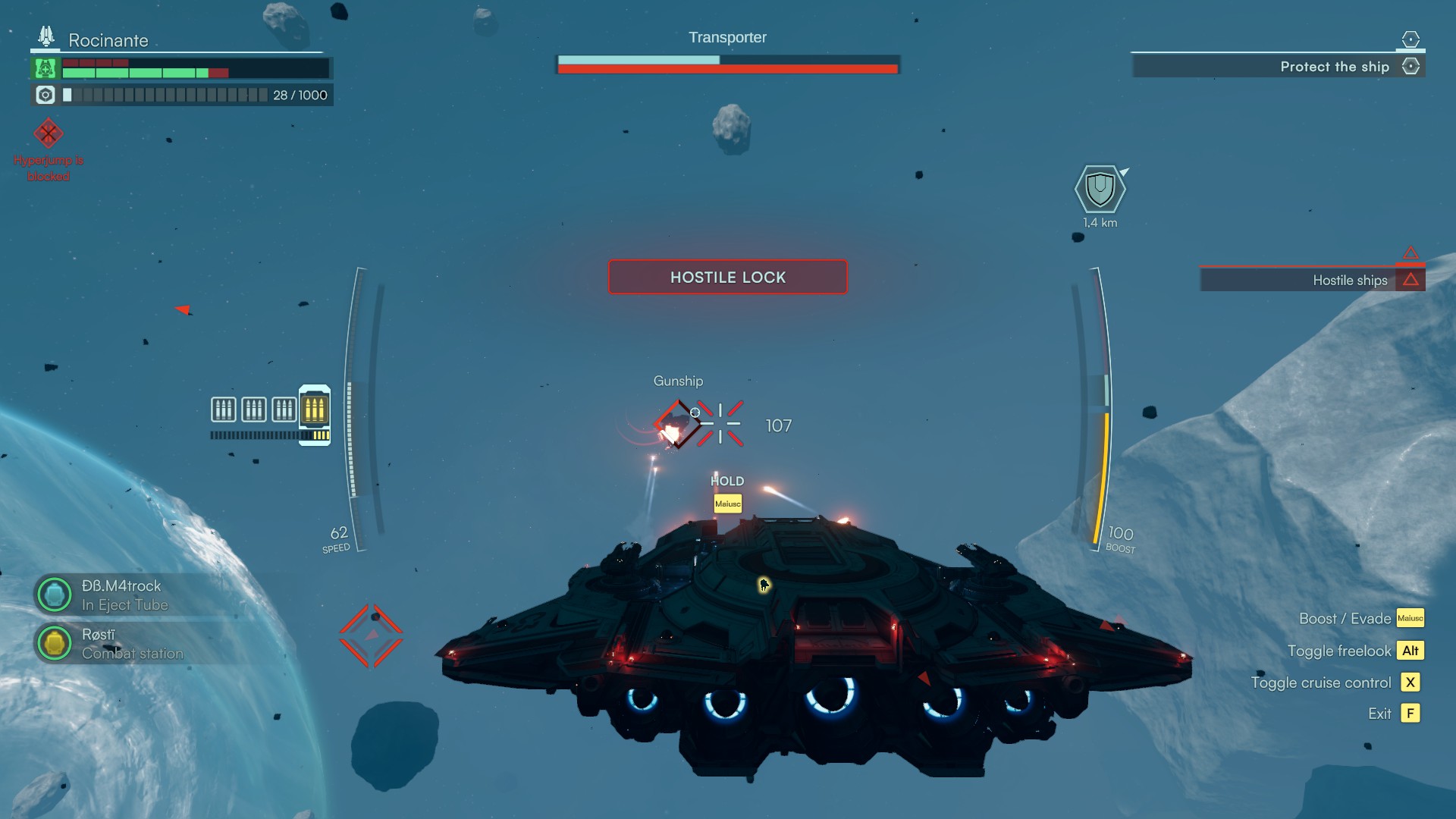The height and width of the screenshot is (819, 1456).
Task: Click the shield waypoint marker icon
Action: pos(1100,189)
